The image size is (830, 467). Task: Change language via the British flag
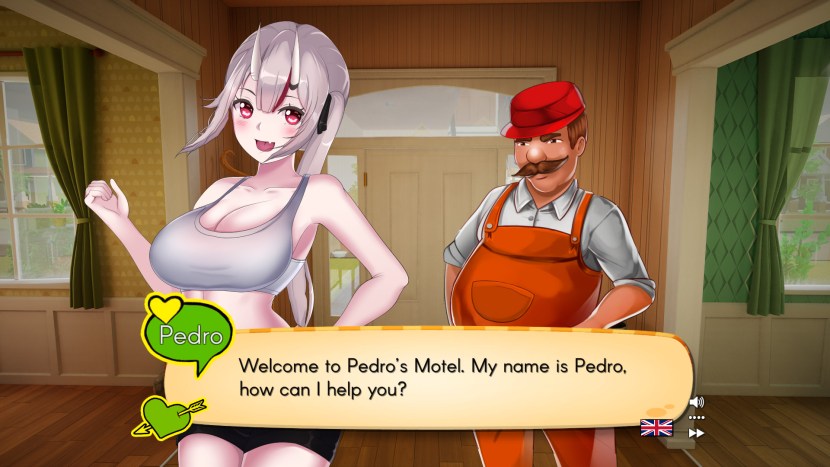tap(656, 428)
